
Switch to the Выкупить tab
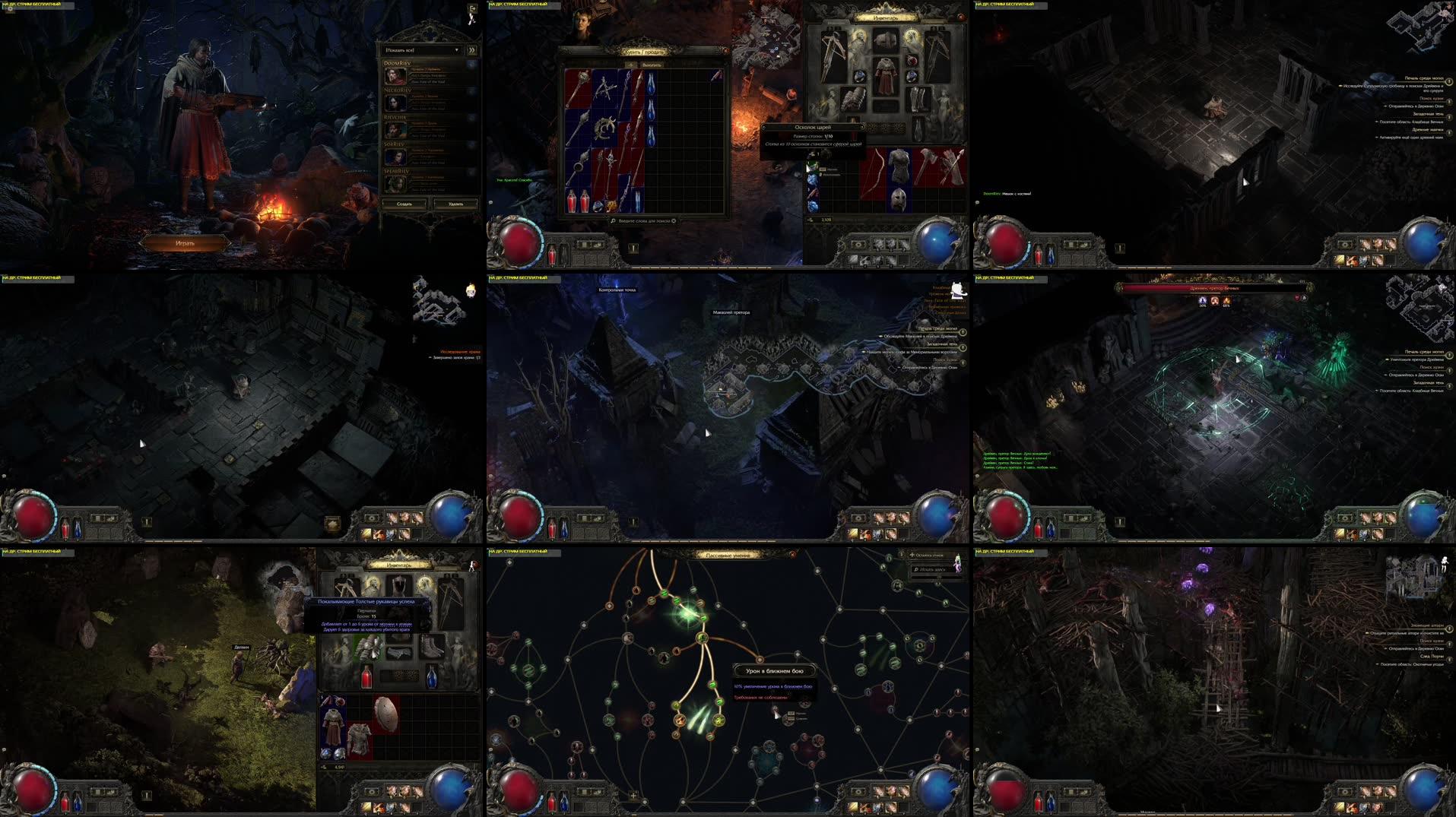click(652, 65)
